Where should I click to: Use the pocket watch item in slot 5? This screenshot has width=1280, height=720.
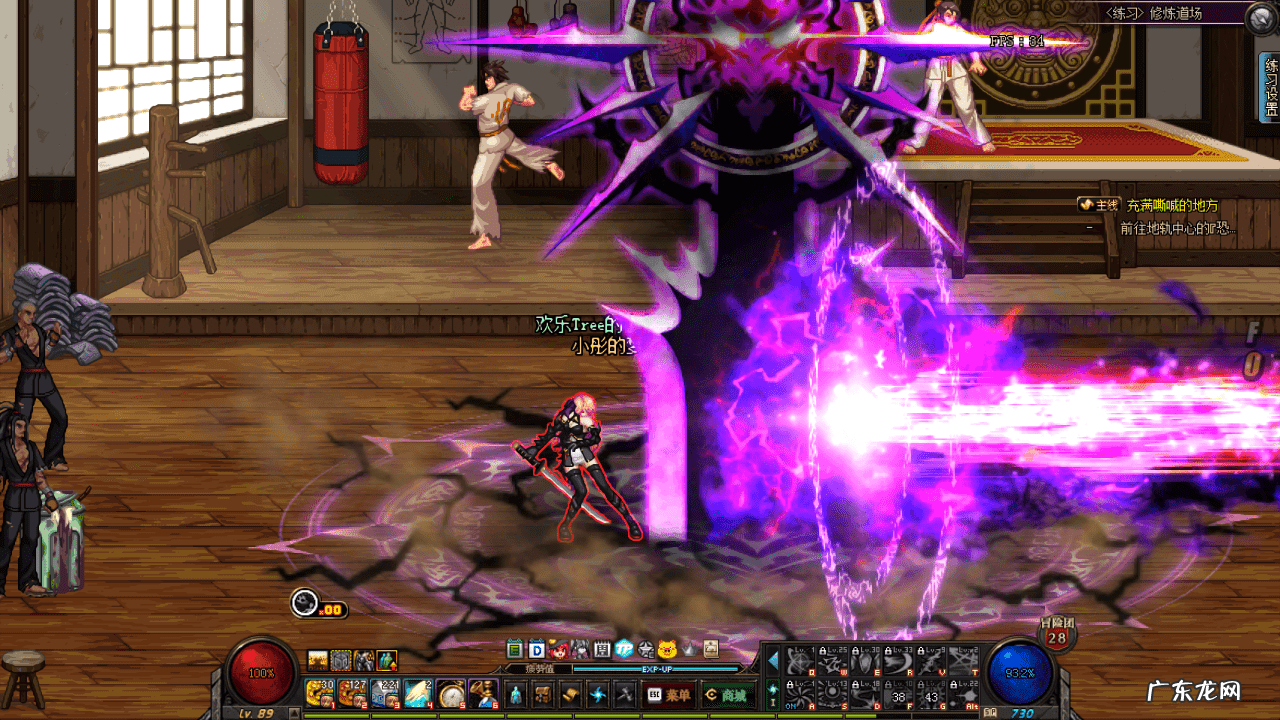(x=451, y=692)
